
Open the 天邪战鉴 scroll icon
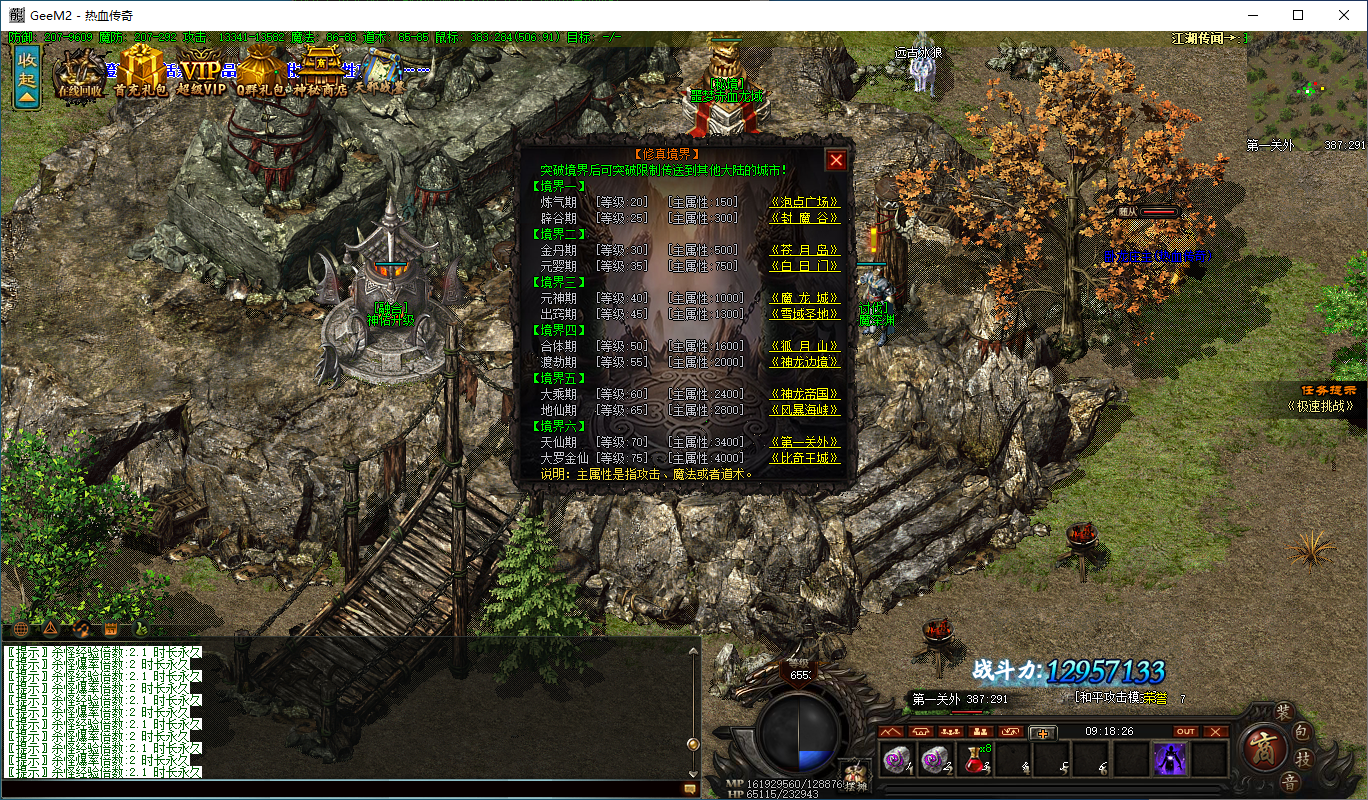coord(383,73)
